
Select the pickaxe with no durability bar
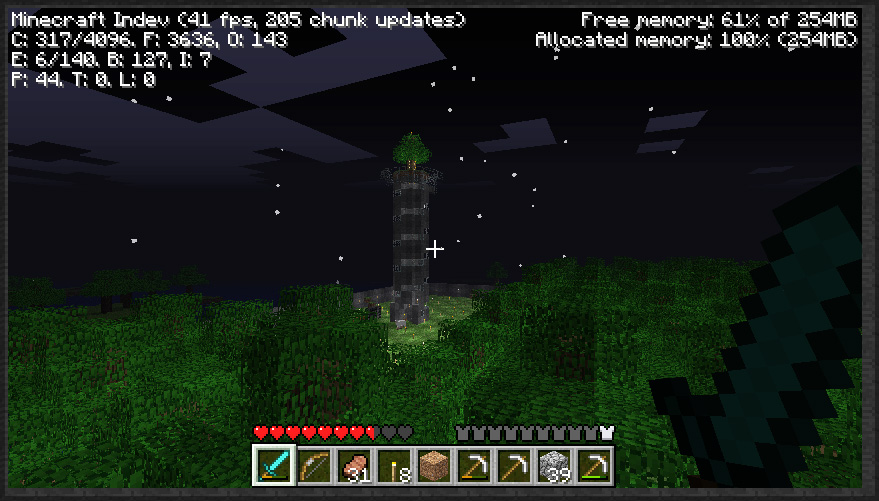pos(512,464)
